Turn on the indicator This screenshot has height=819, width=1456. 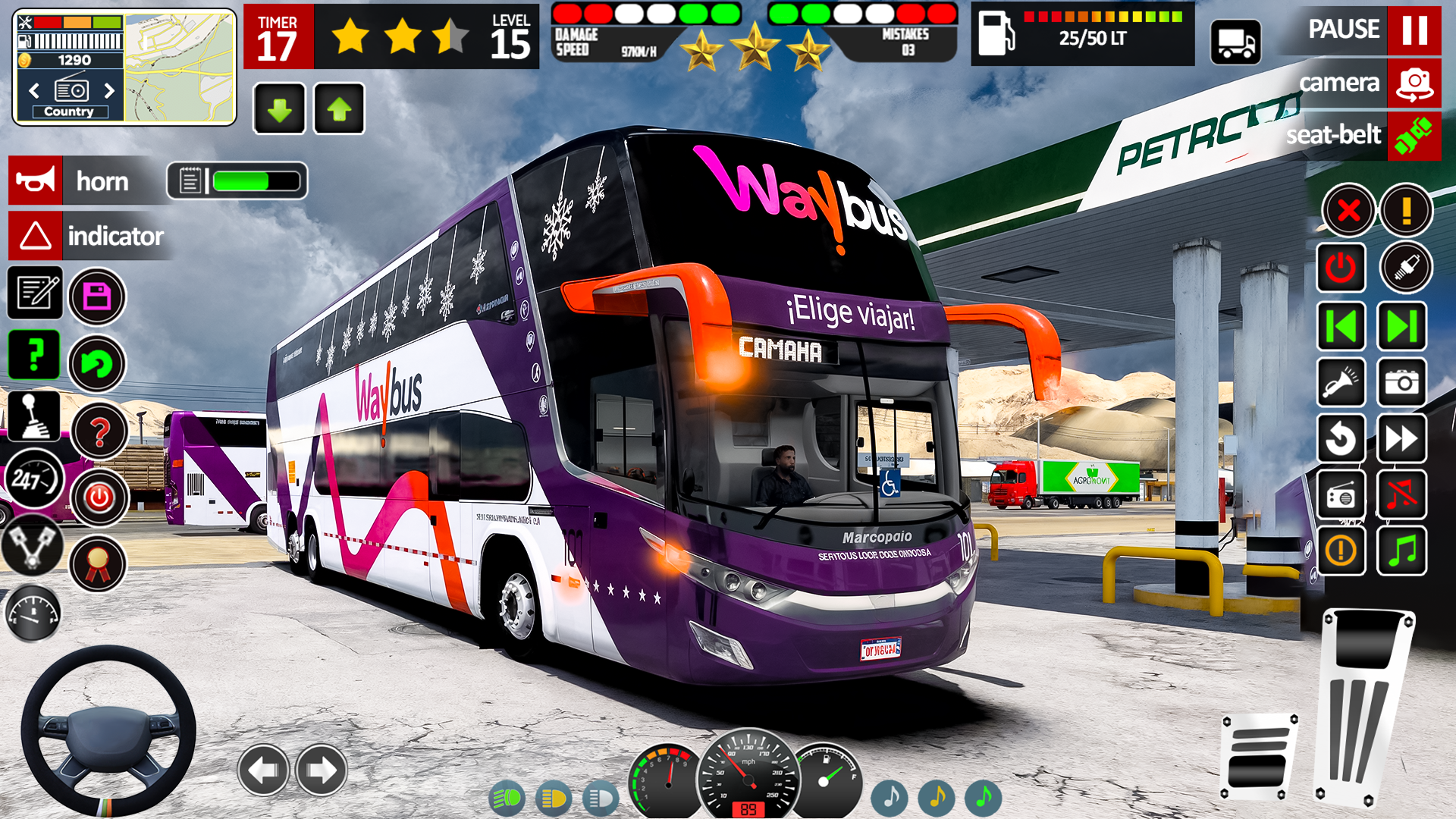pyautogui.click(x=36, y=236)
